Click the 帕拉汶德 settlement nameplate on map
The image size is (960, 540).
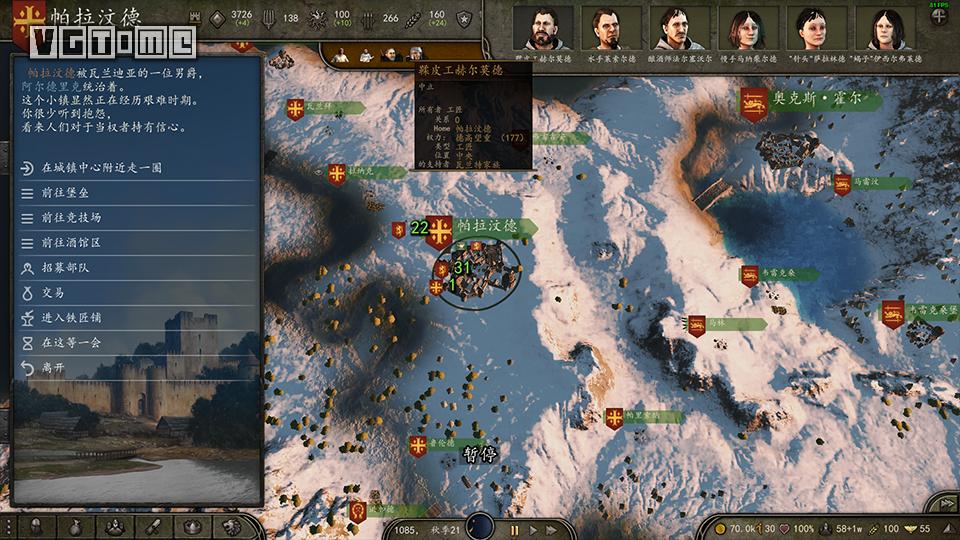pyautogui.click(x=488, y=227)
